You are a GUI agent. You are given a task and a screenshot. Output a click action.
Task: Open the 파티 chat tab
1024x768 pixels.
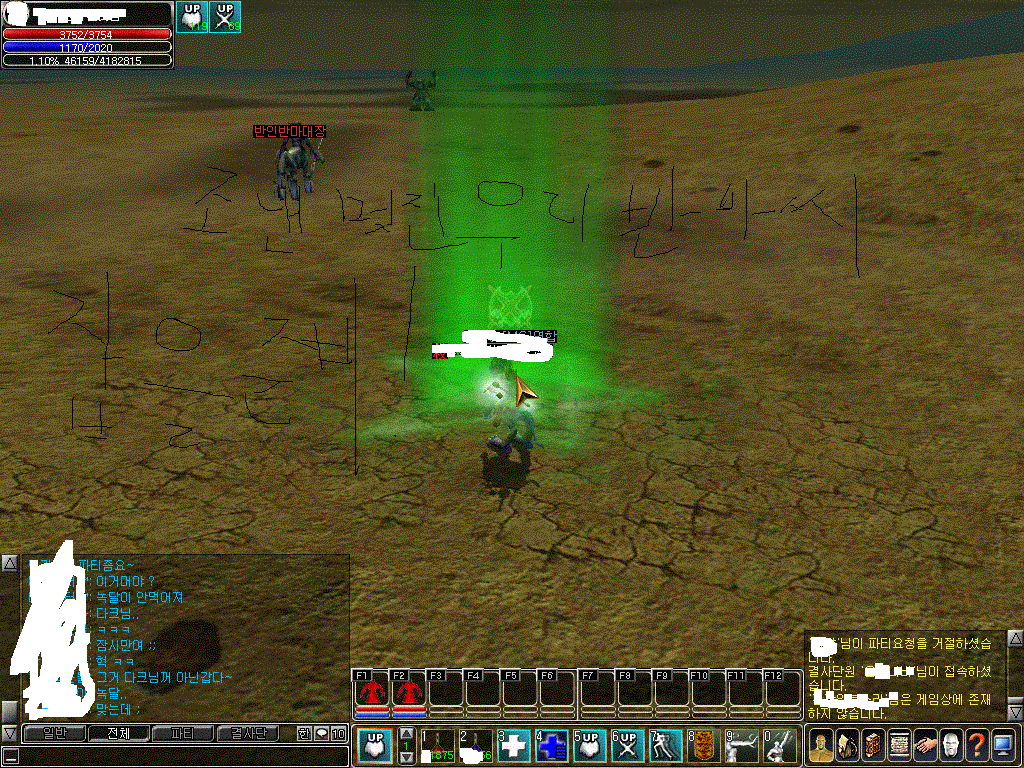(x=182, y=733)
